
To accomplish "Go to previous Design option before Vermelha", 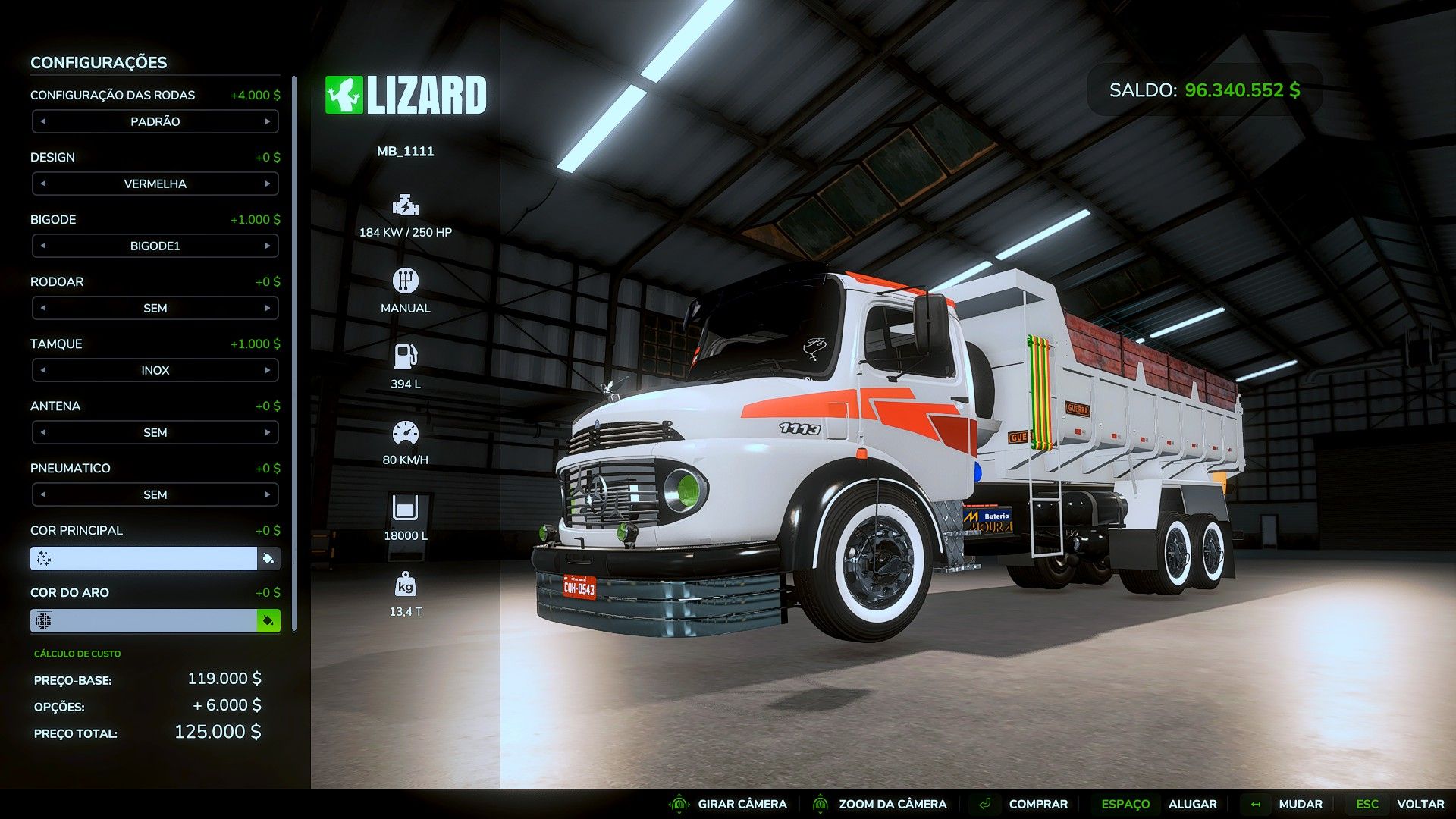I will (43, 184).
